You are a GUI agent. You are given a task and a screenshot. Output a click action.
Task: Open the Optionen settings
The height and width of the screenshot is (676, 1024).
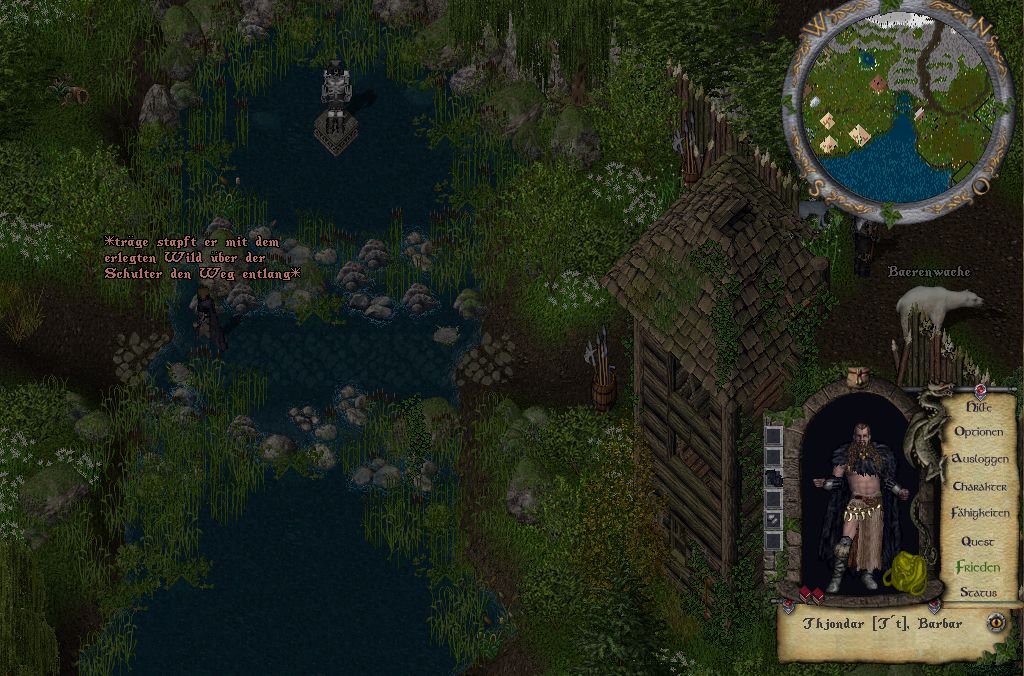tap(979, 432)
